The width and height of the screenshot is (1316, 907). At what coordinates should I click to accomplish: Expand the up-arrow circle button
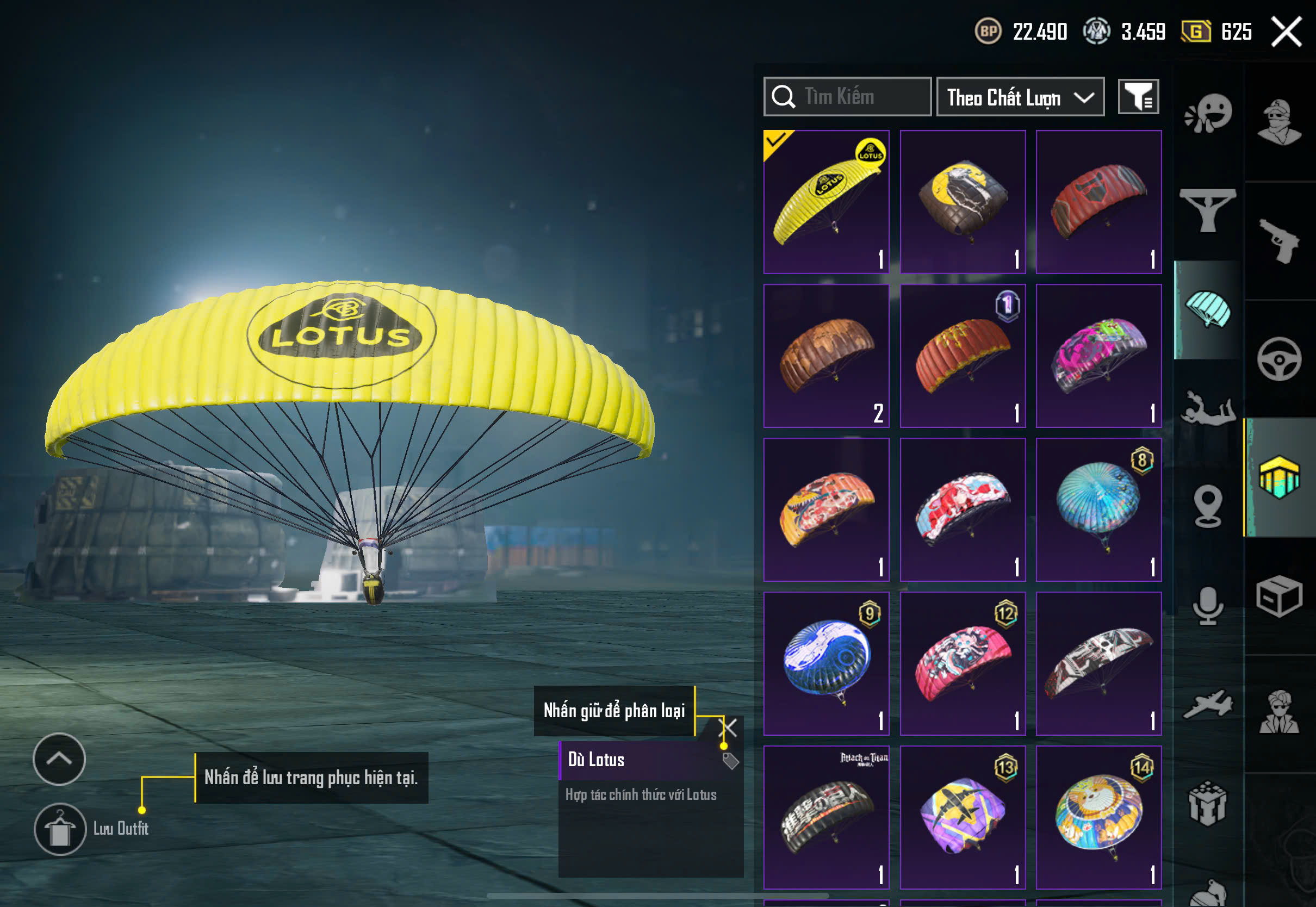[x=59, y=759]
